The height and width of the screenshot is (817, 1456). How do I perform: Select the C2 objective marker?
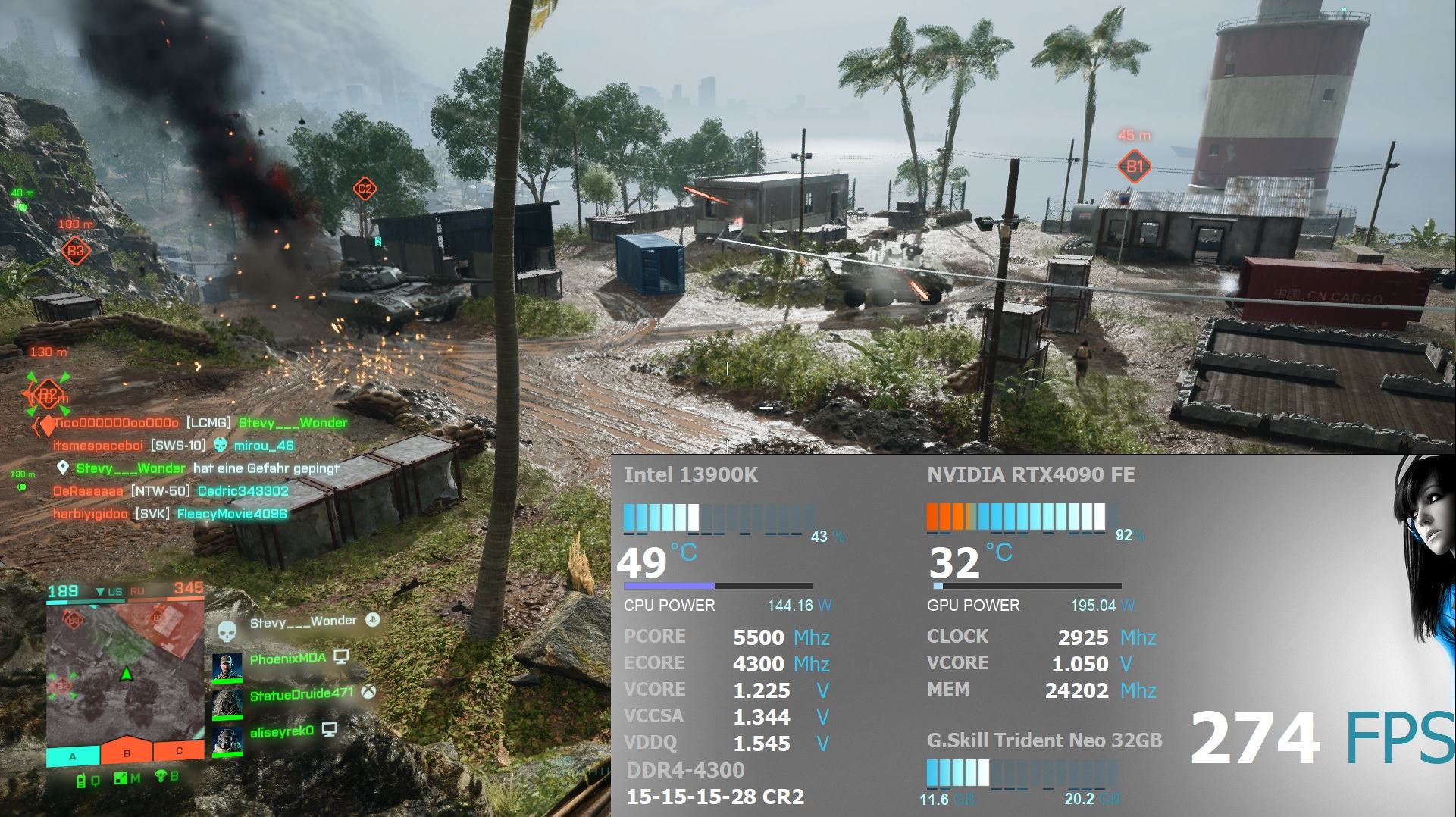tap(365, 189)
